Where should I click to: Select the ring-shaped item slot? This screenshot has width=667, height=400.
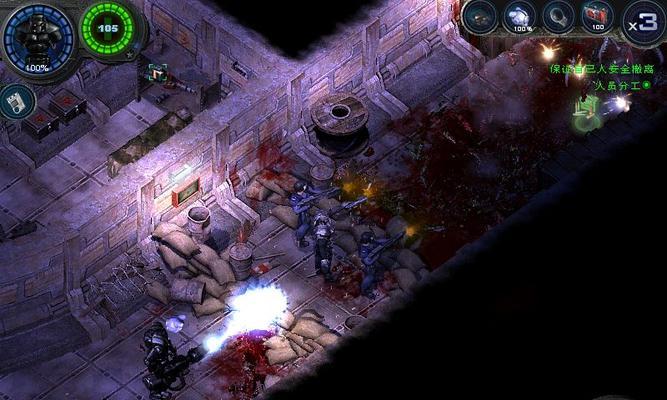[557, 17]
